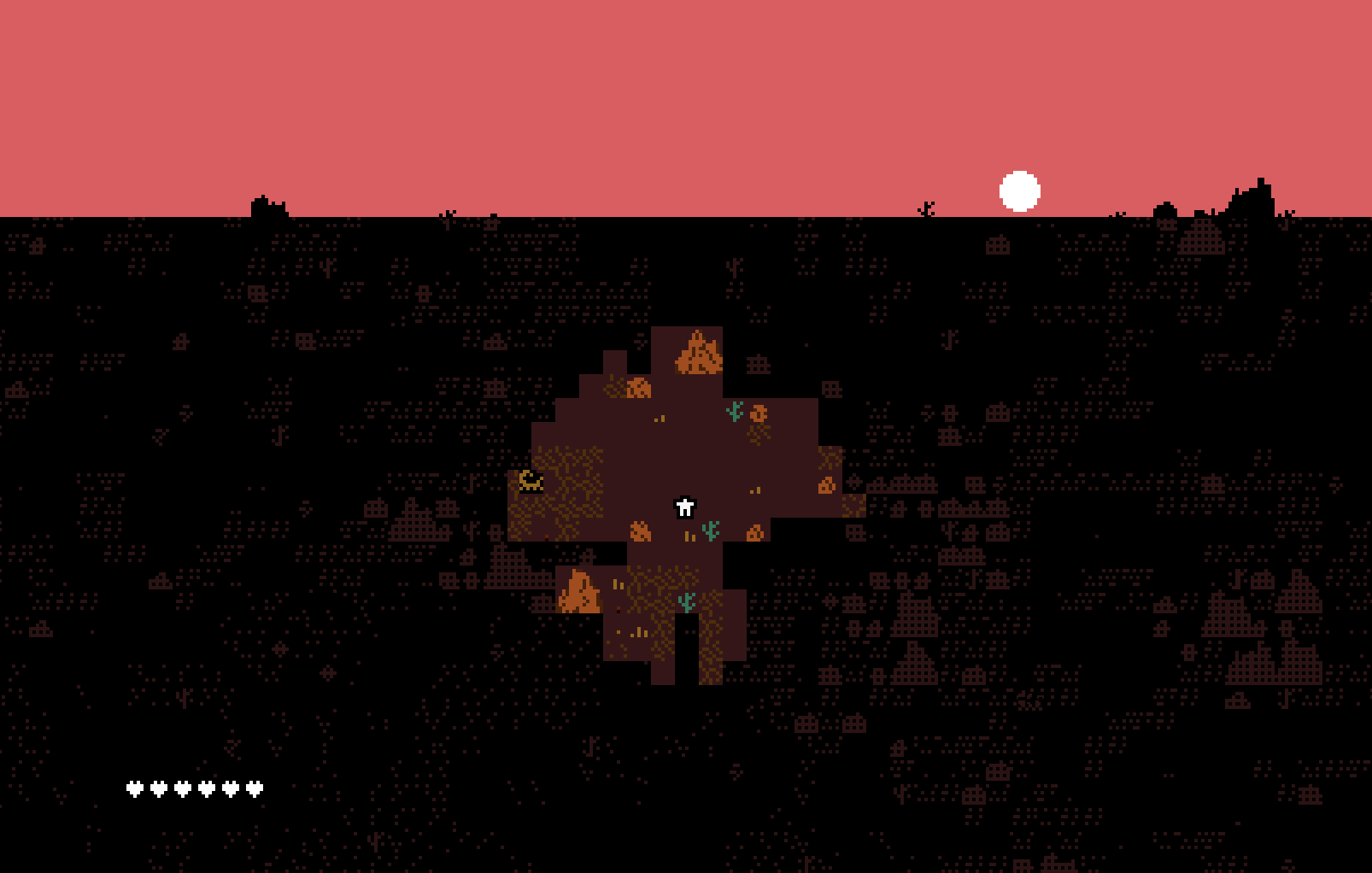Click the small orange rock just left below the player
The width and height of the screenshot is (1372, 873).
[x=641, y=530]
